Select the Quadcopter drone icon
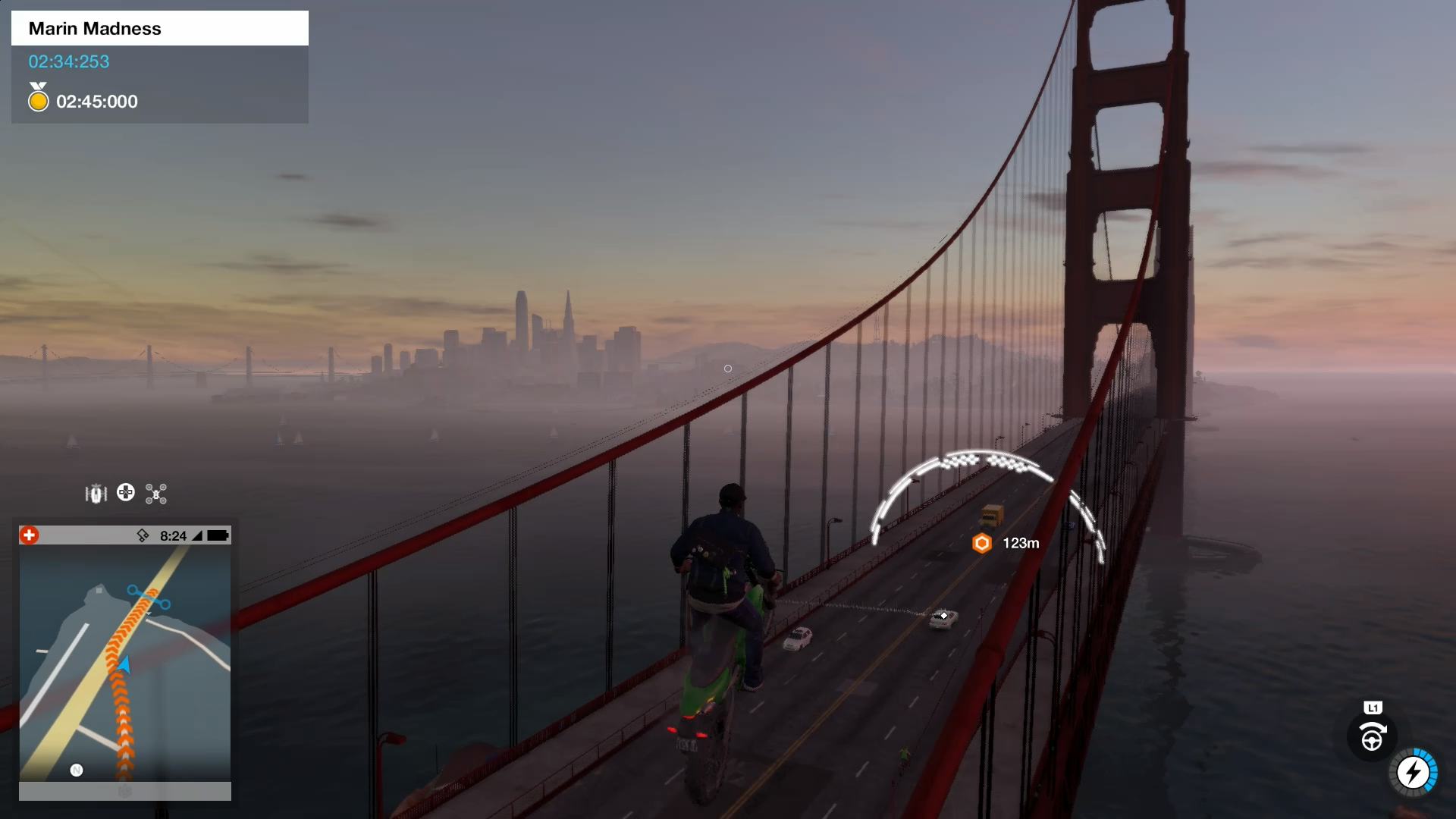1456x819 pixels. [155, 493]
